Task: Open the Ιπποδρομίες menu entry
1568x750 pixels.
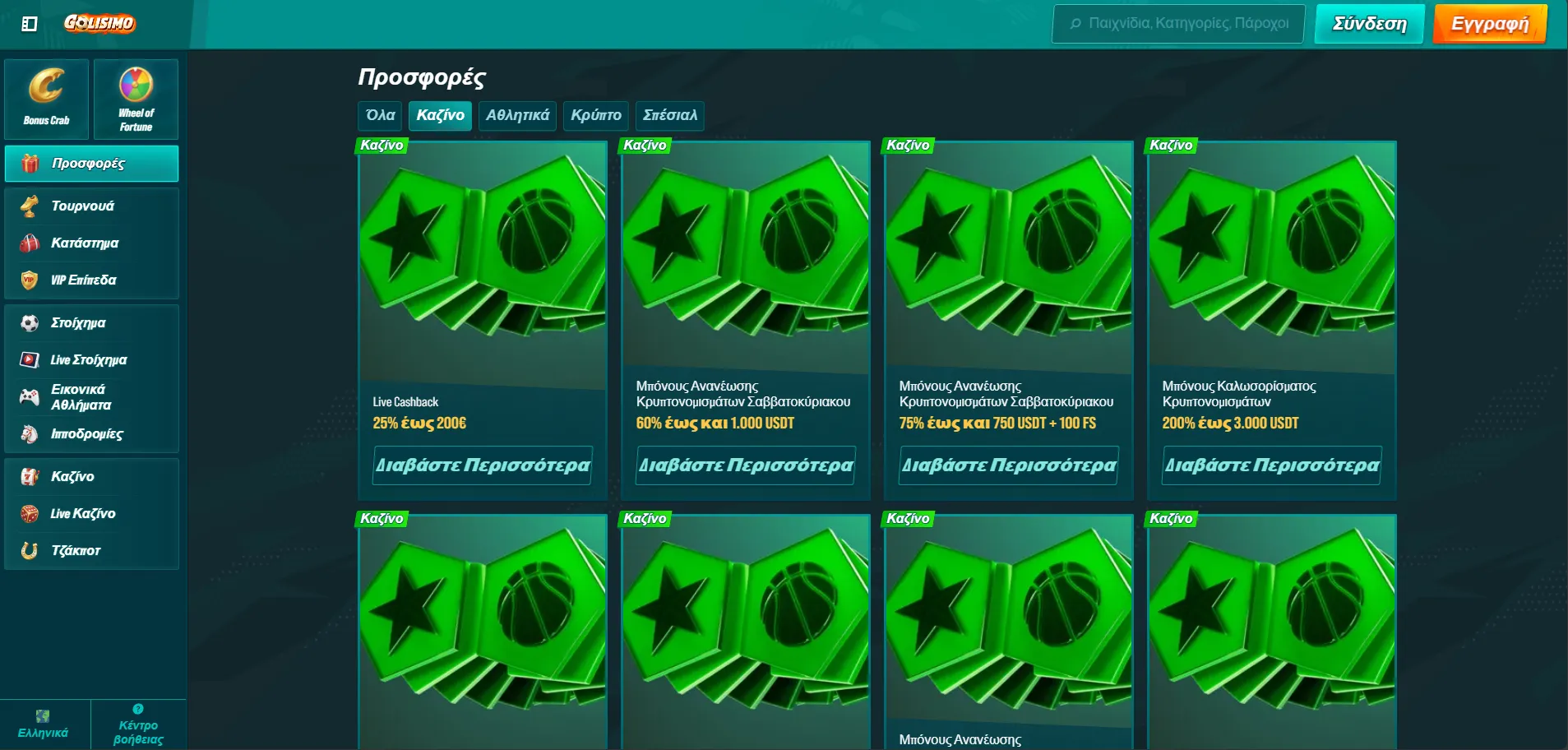Action: click(86, 434)
